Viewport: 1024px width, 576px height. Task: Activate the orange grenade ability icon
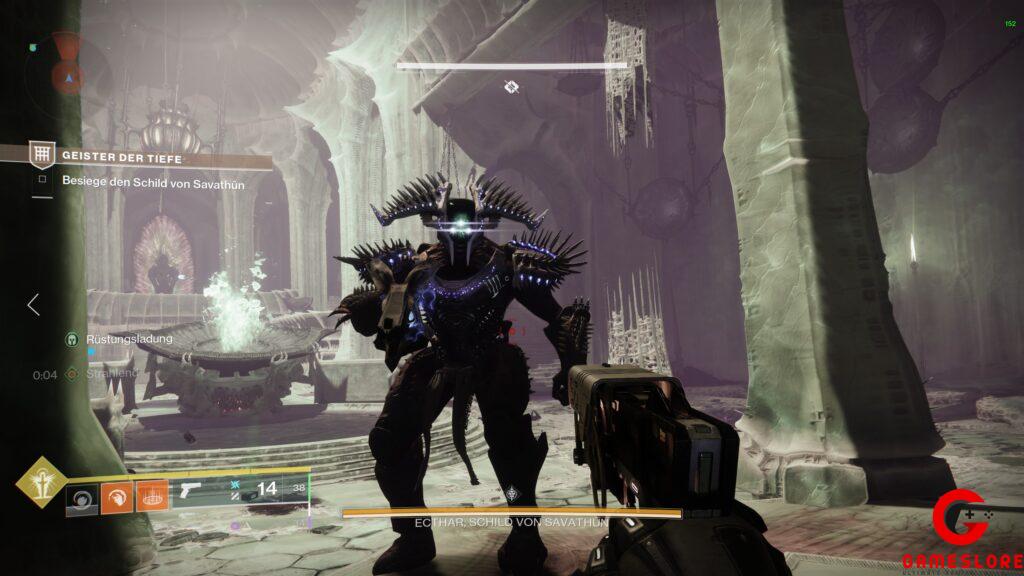click(151, 496)
